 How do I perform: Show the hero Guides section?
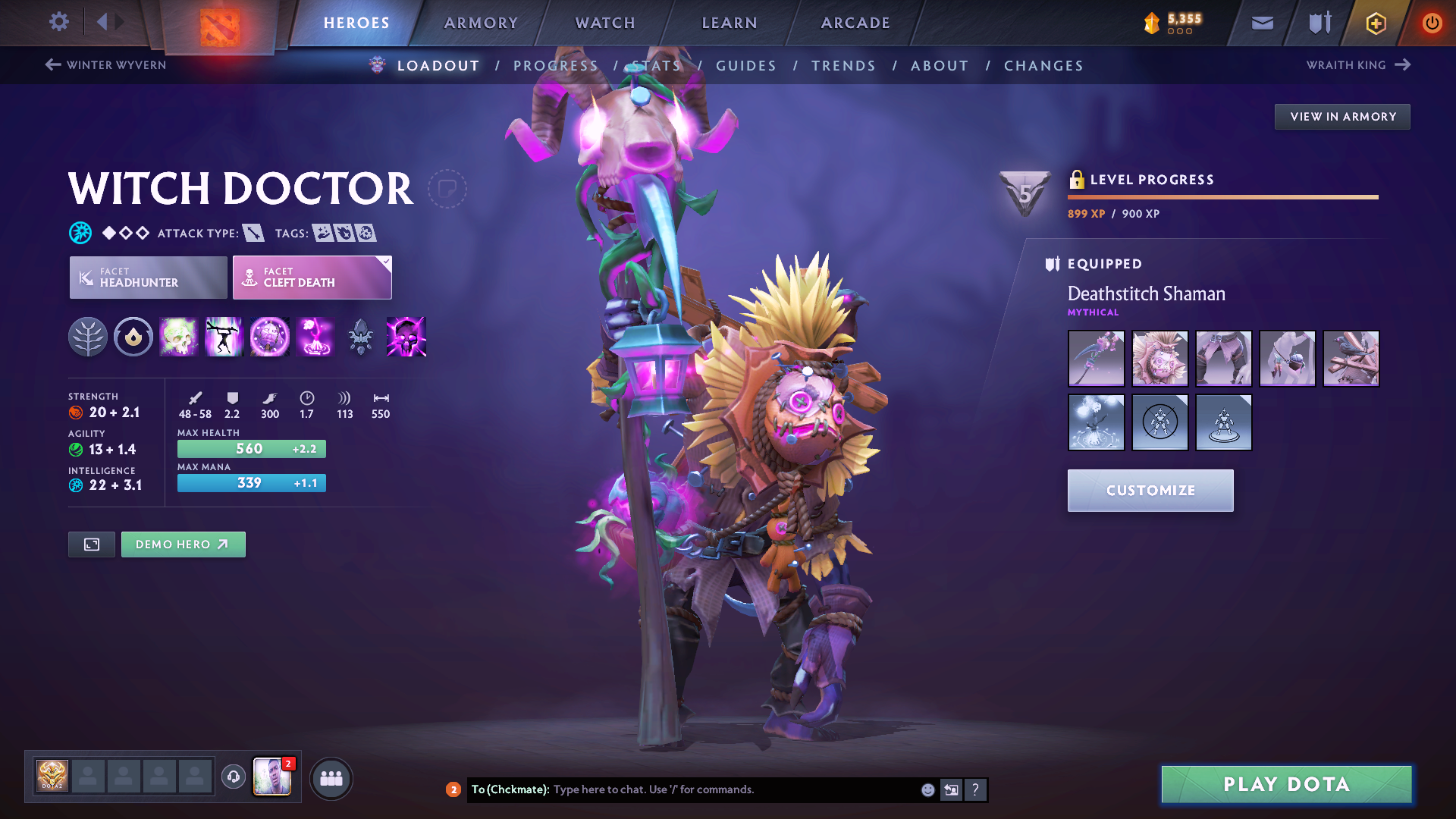click(746, 66)
